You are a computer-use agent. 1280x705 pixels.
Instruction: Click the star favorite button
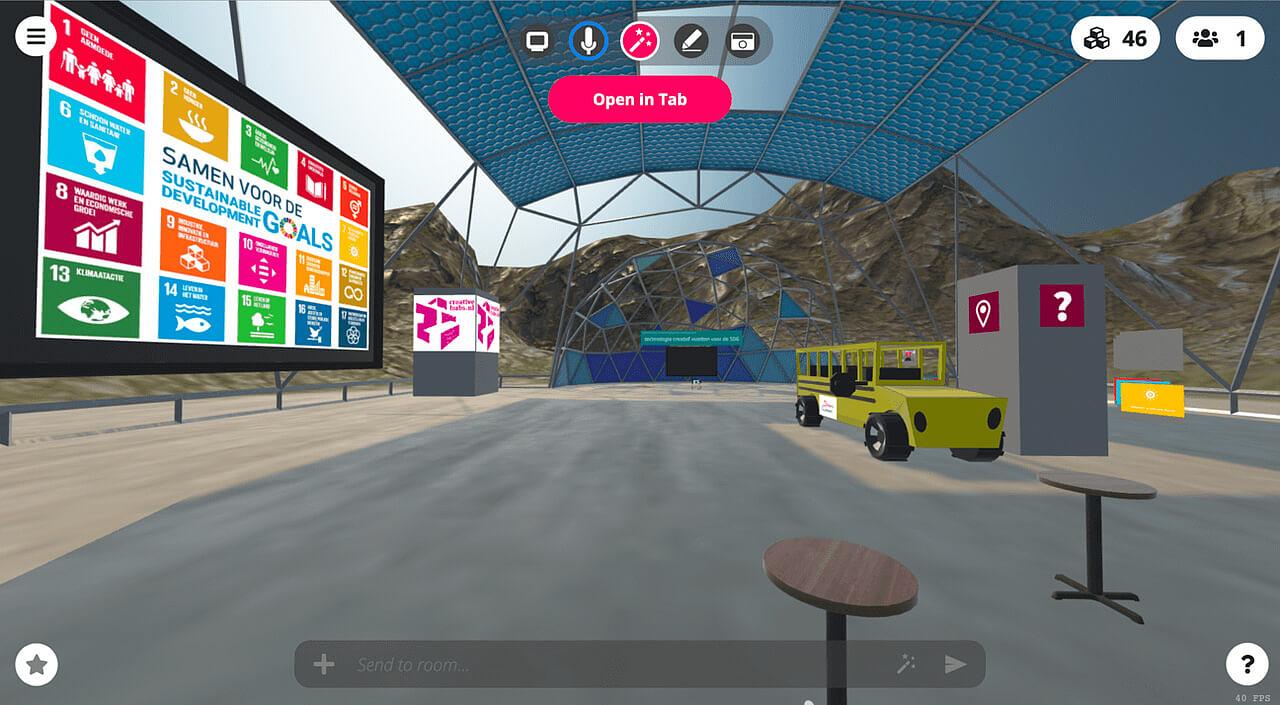(x=37, y=664)
